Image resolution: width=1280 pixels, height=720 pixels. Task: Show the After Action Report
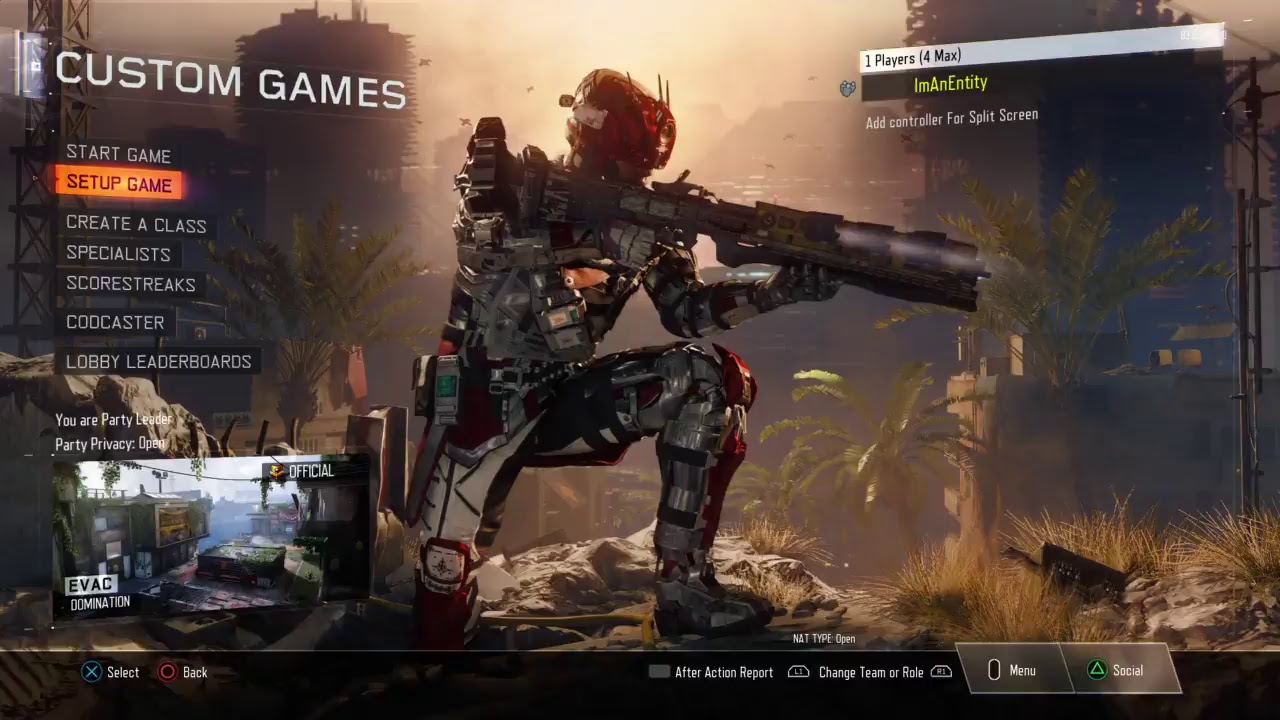point(712,673)
